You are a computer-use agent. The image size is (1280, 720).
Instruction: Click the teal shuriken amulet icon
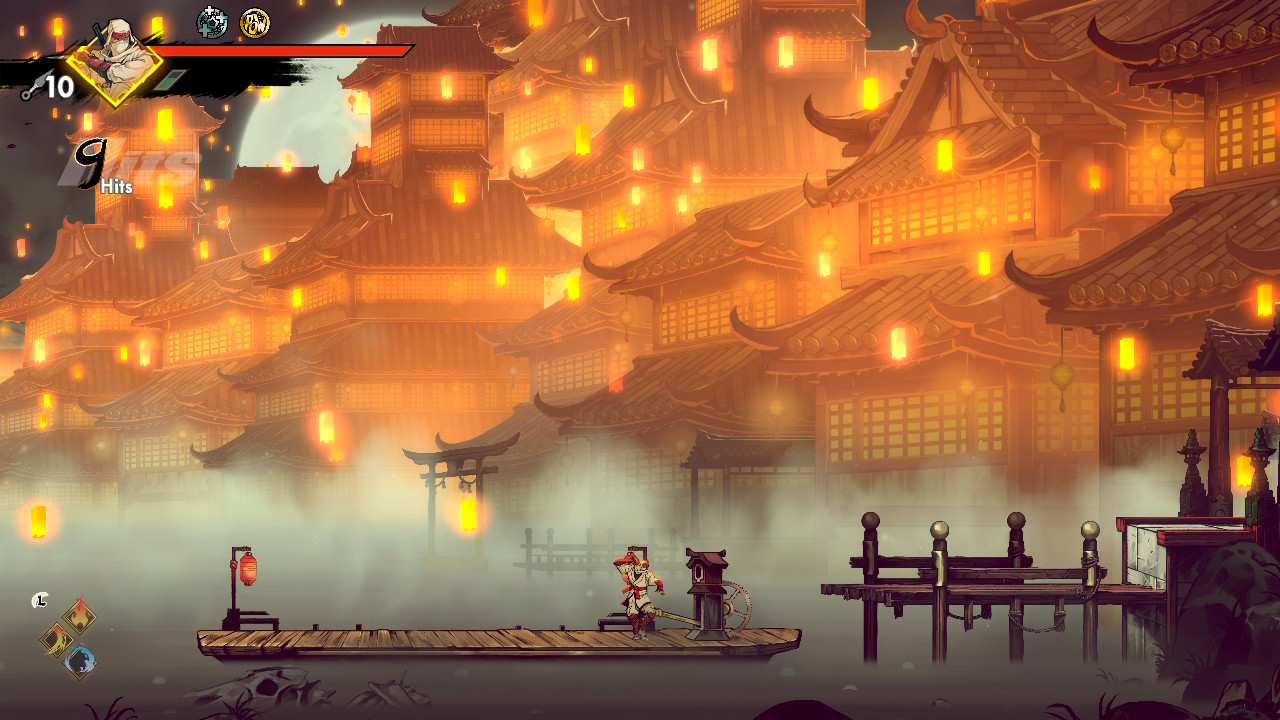tap(212, 22)
